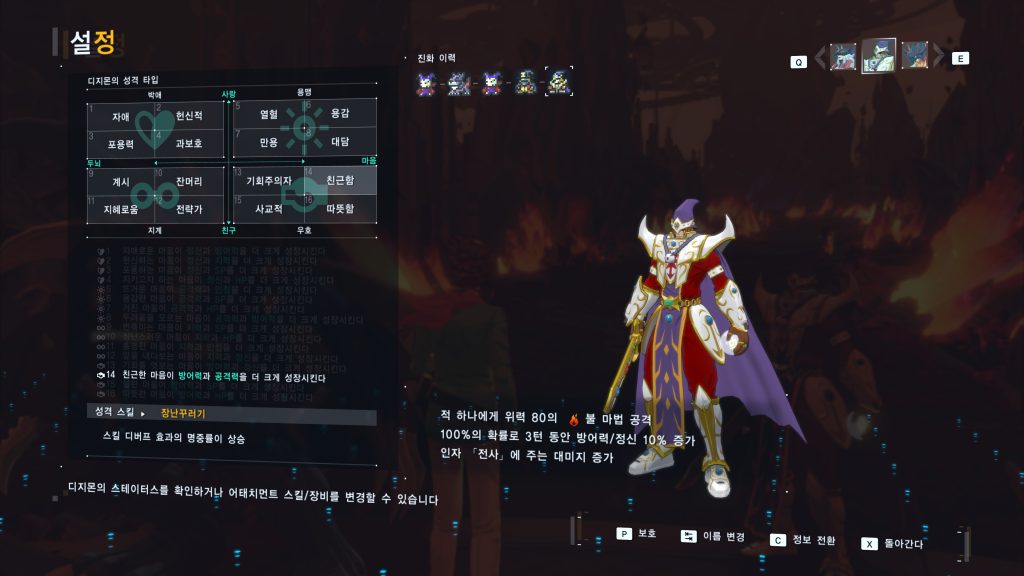Pick the 과보호 personality cell
The image size is (1024, 576).
(x=189, y=143)
